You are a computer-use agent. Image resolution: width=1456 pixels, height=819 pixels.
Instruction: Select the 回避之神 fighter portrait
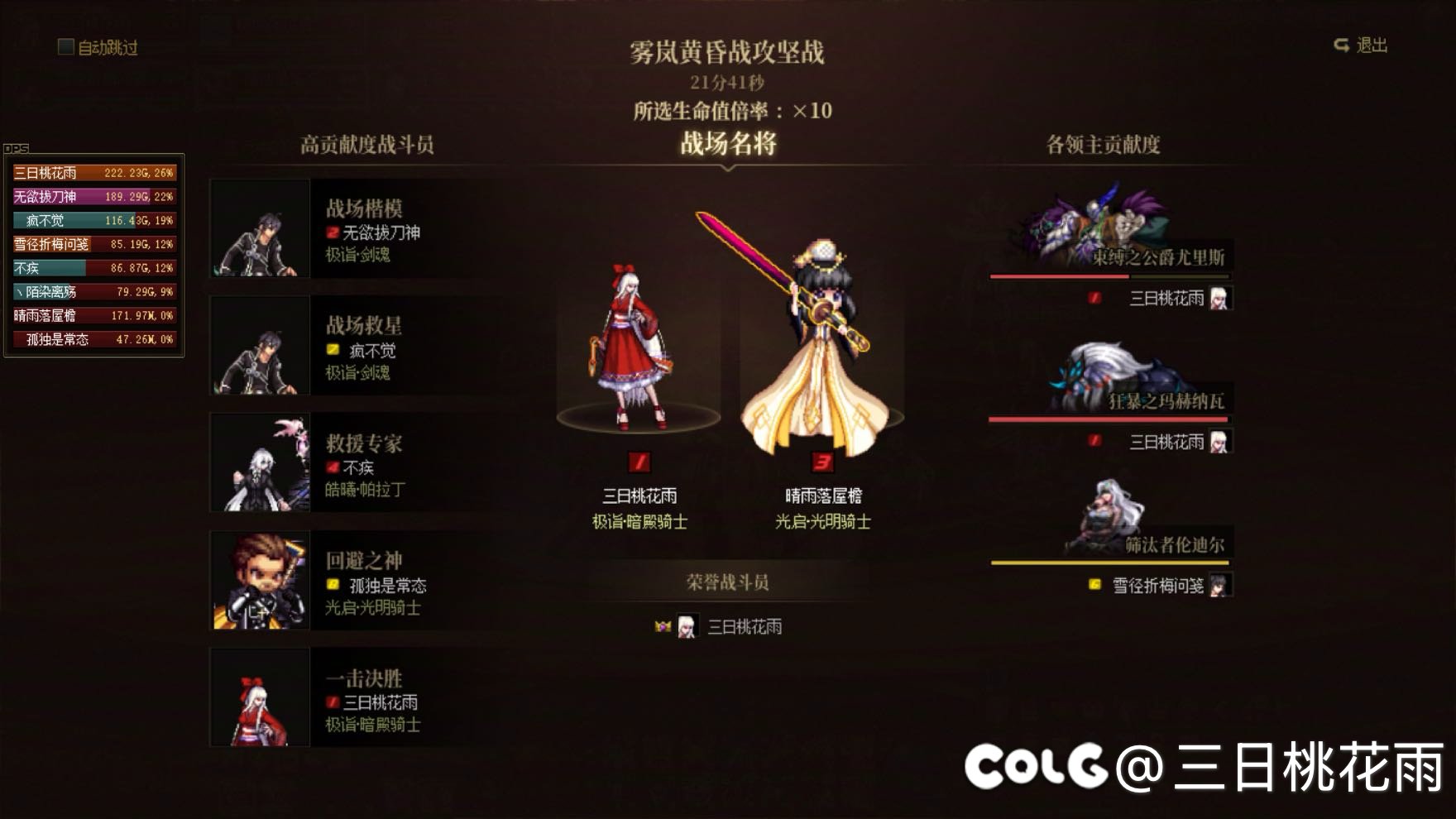click(x=259, y=577)
